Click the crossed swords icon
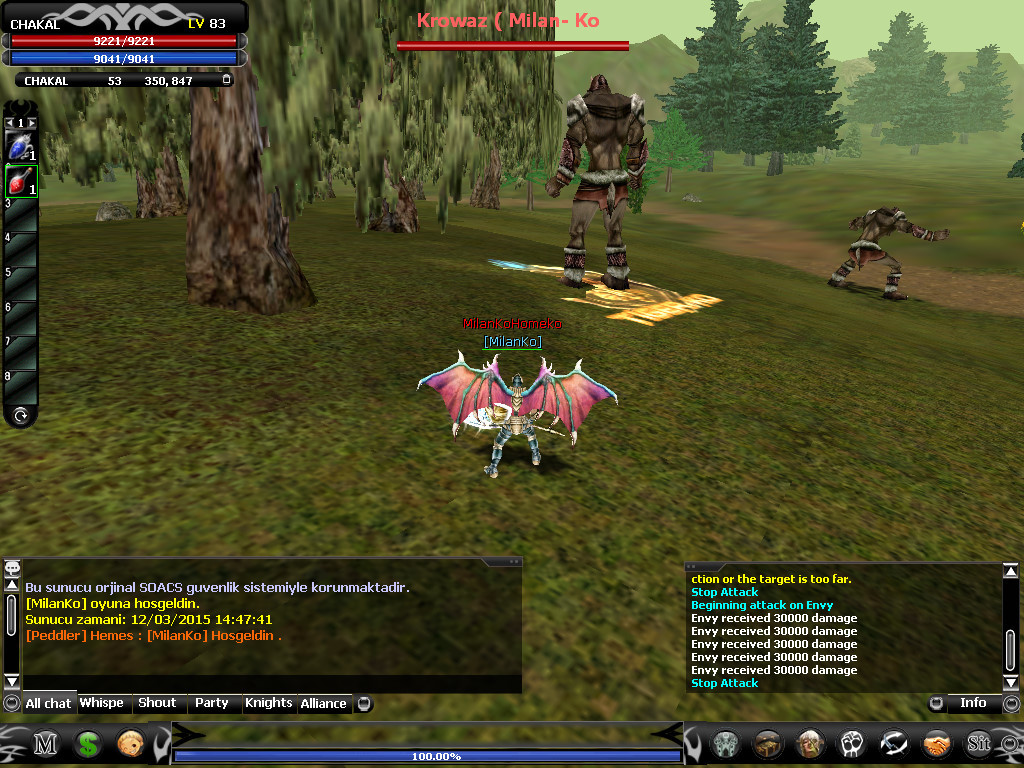 click(x=894, y=744)
